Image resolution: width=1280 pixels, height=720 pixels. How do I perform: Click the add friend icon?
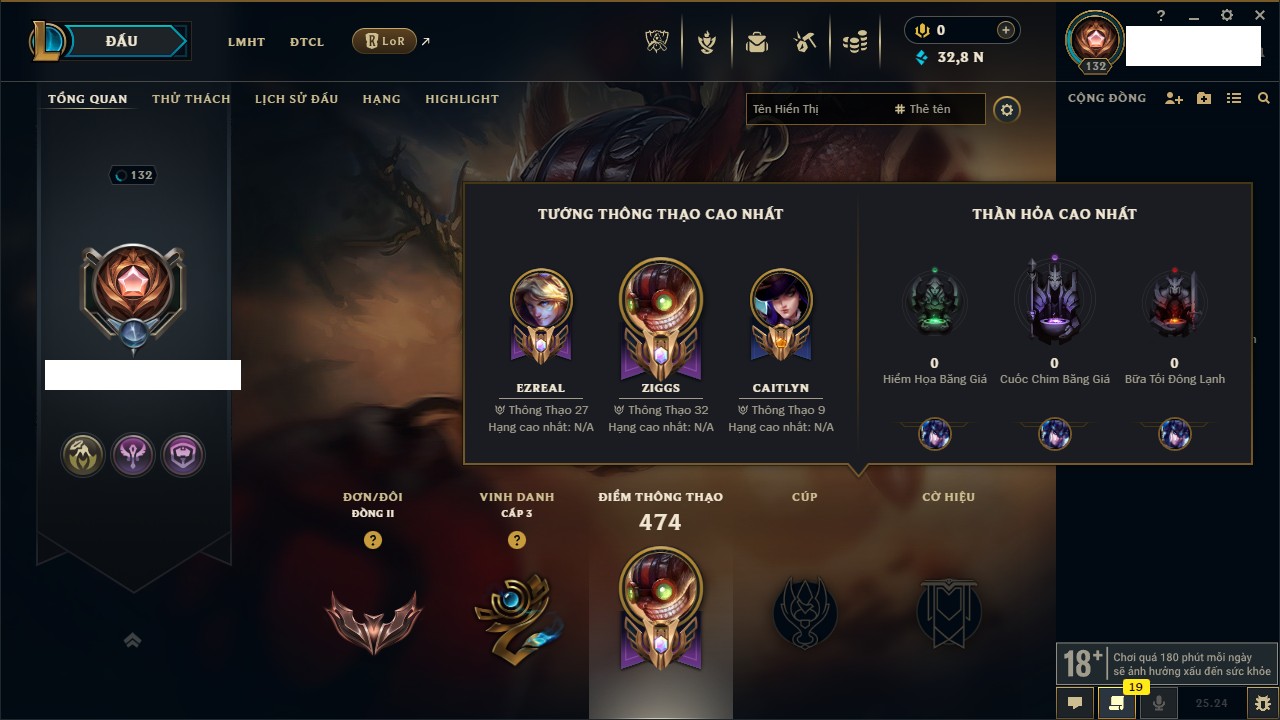[x=1174, y=99]
